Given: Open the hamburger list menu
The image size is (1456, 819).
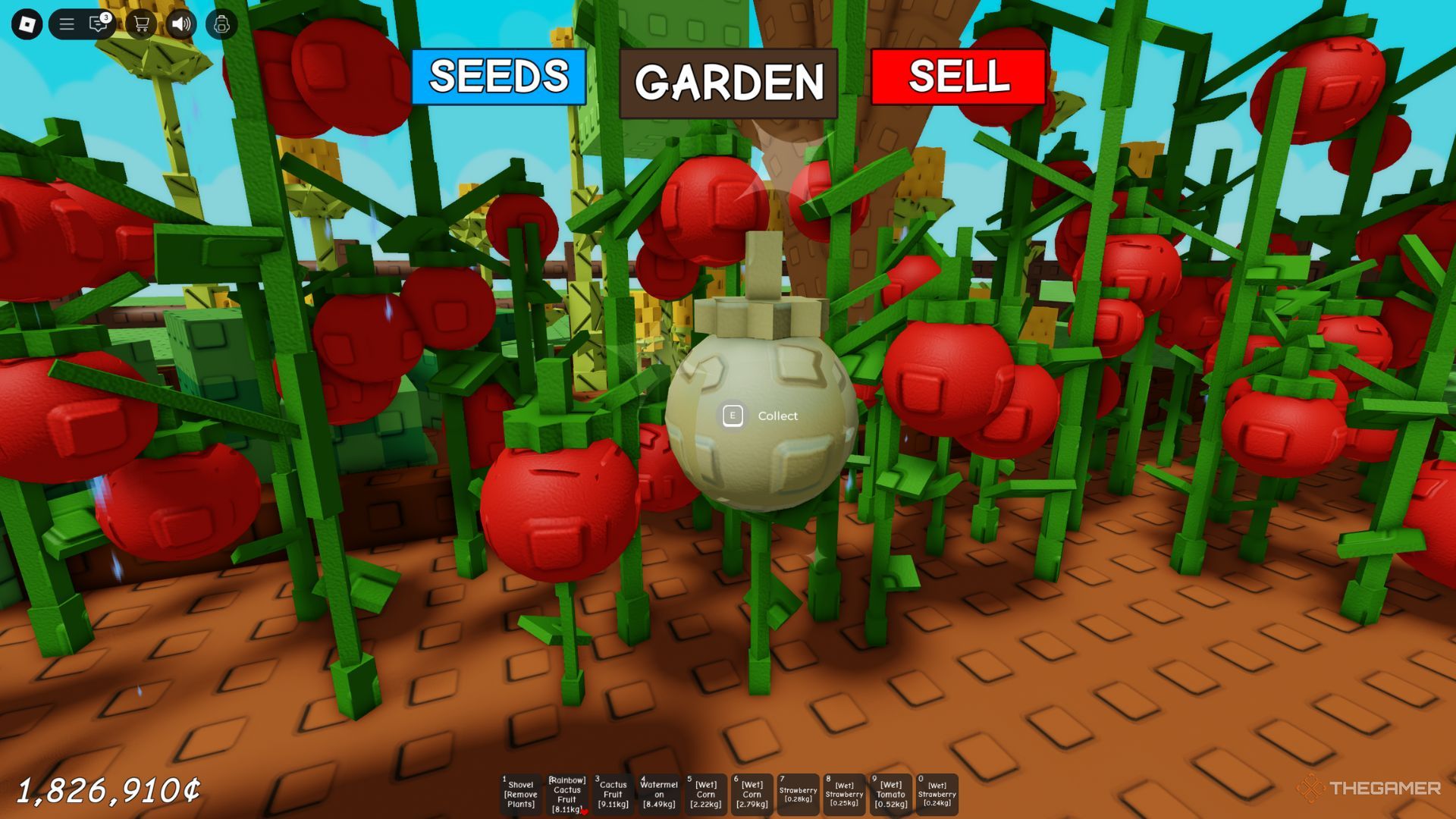Looking at the screenshot, I should [x=67, y=24].
